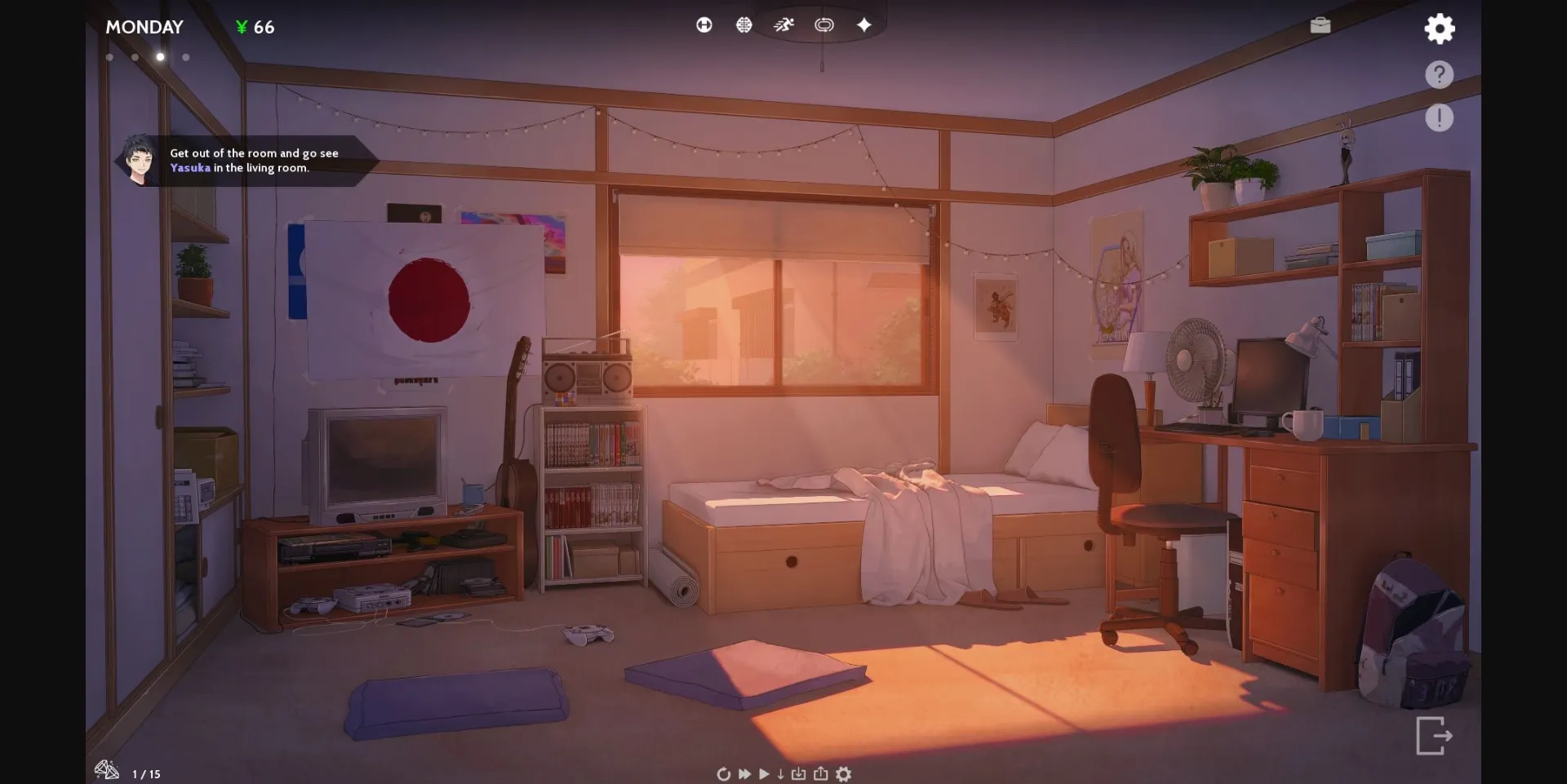Viewport: 1567px width, 784px height.
Task: Open the quick save download icon
Action: pos(800,773)
